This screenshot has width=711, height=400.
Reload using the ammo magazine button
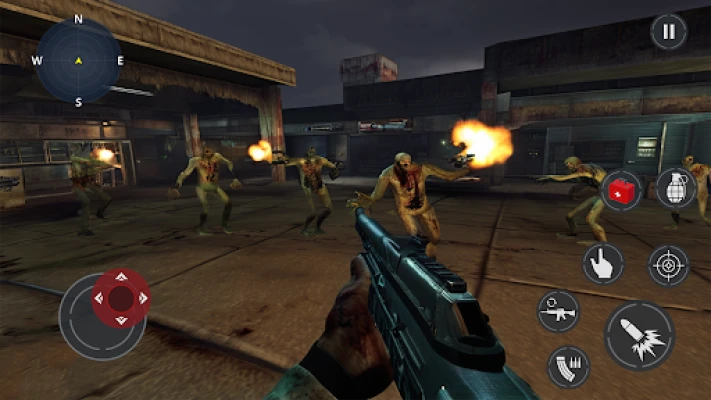click(x=568, y=366)
